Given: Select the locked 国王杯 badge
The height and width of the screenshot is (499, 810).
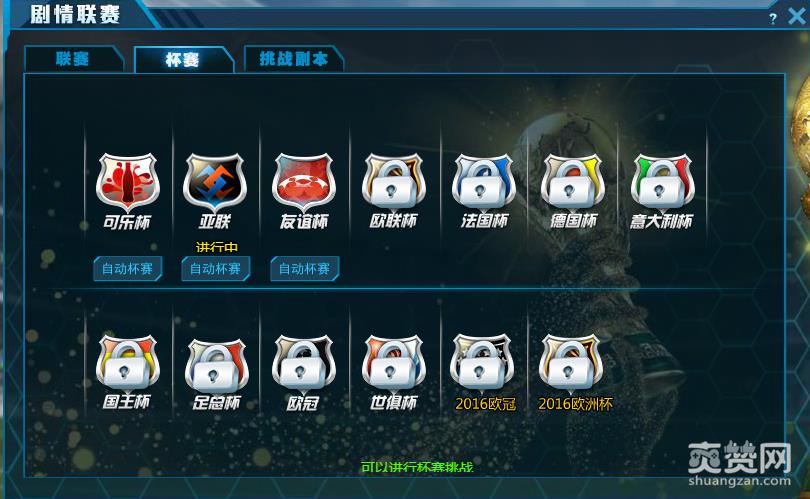Looking at the screenshot, I should [x=127, y=362].
